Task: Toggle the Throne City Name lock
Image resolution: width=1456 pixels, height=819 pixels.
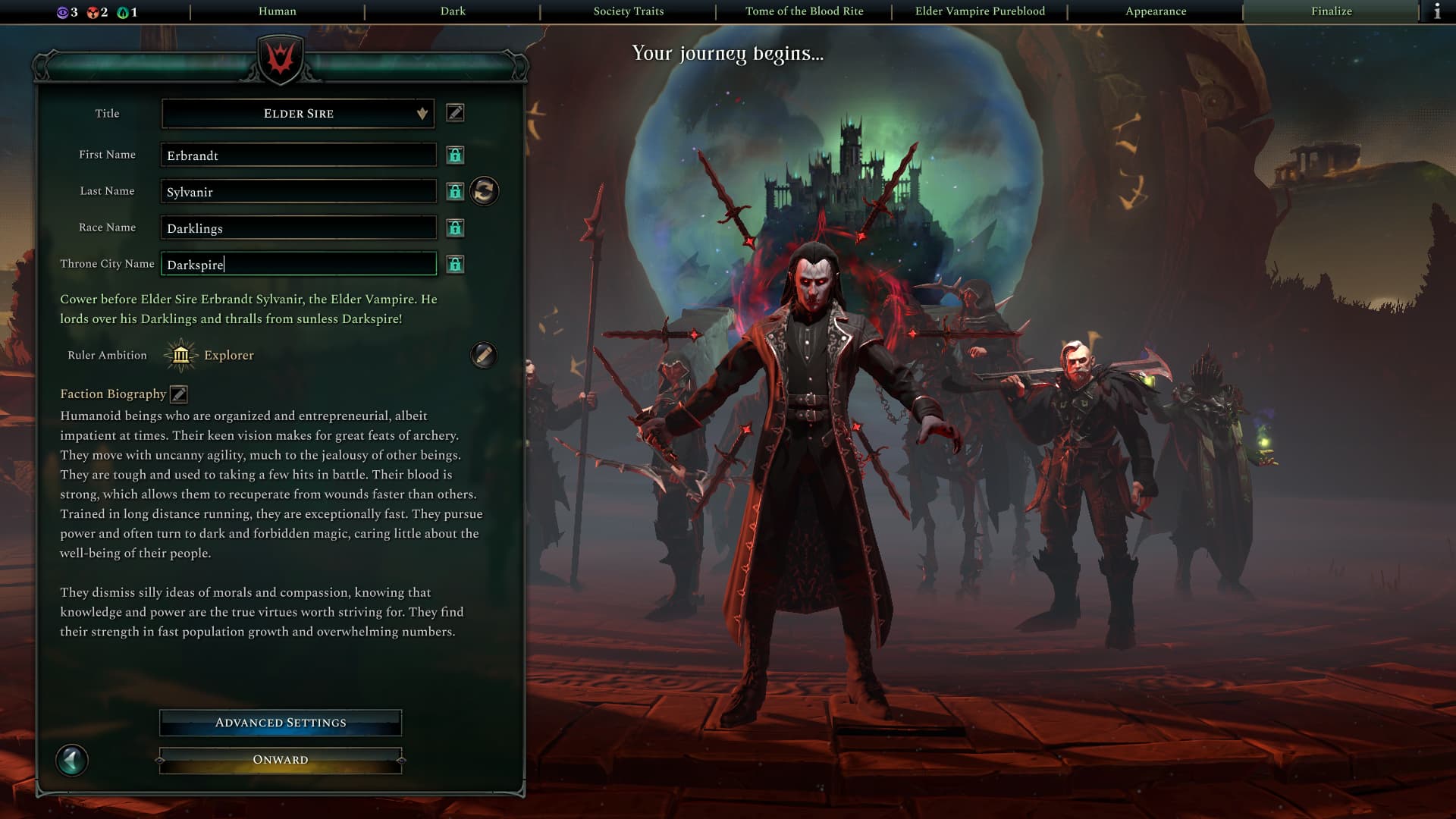Action: tap(455, 264)
